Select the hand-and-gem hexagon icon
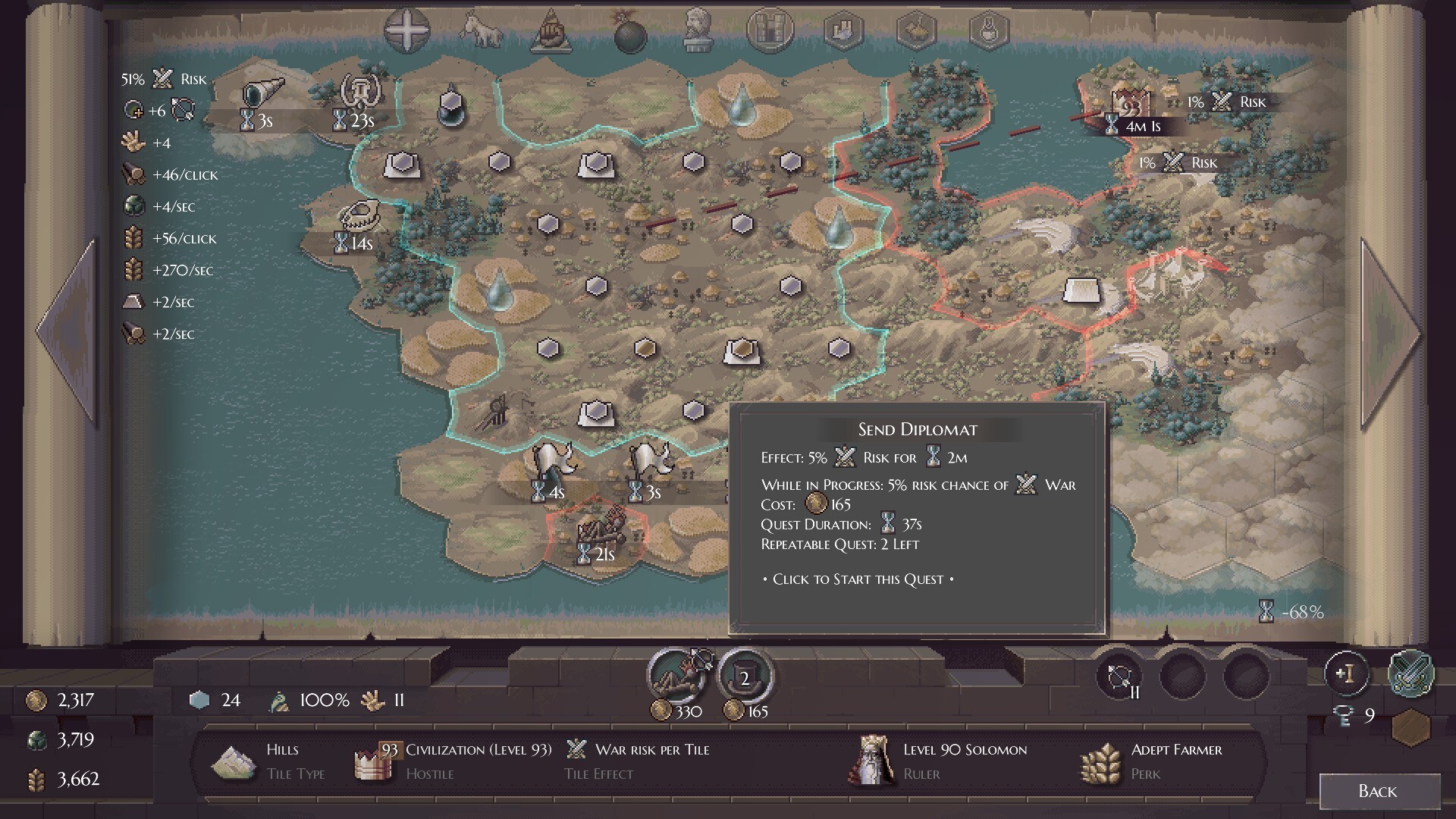 (843, 32)
